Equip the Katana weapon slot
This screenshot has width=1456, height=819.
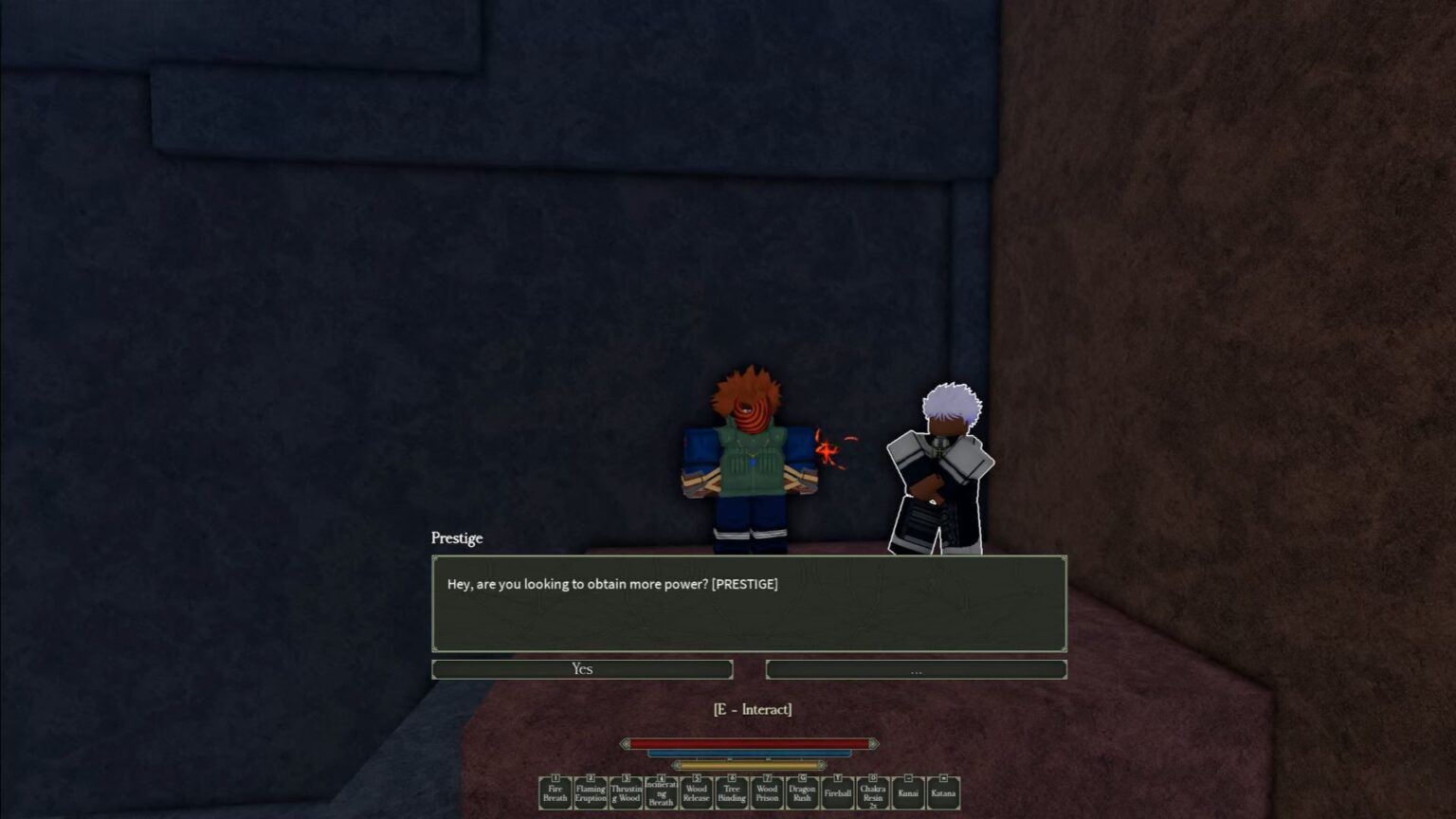click(942, 793)
